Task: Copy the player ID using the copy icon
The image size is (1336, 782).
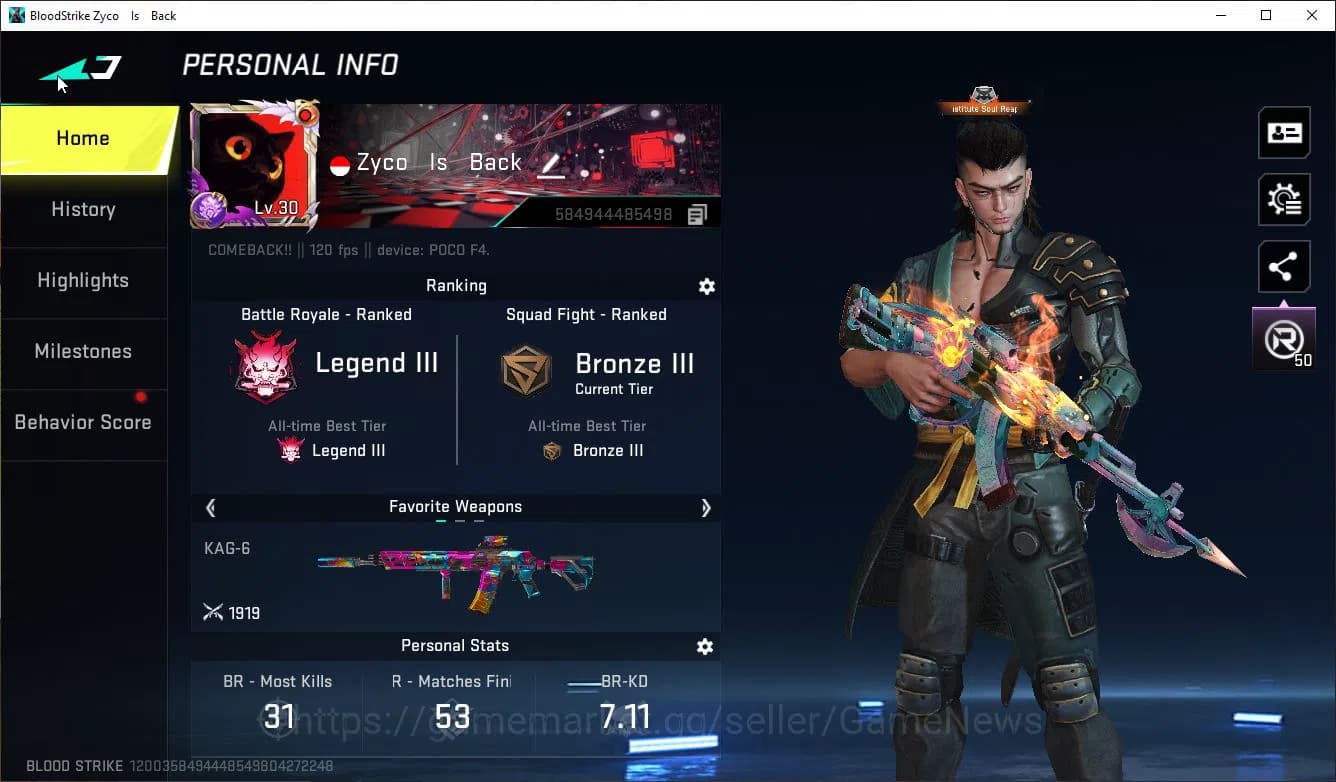Action: [x=697, y=213]
